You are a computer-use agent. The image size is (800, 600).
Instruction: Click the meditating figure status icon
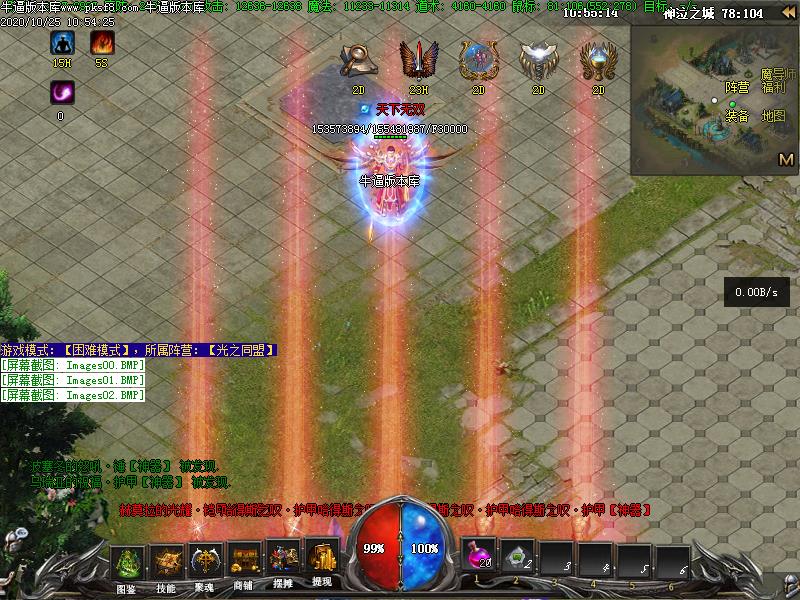tap(62, 43)
